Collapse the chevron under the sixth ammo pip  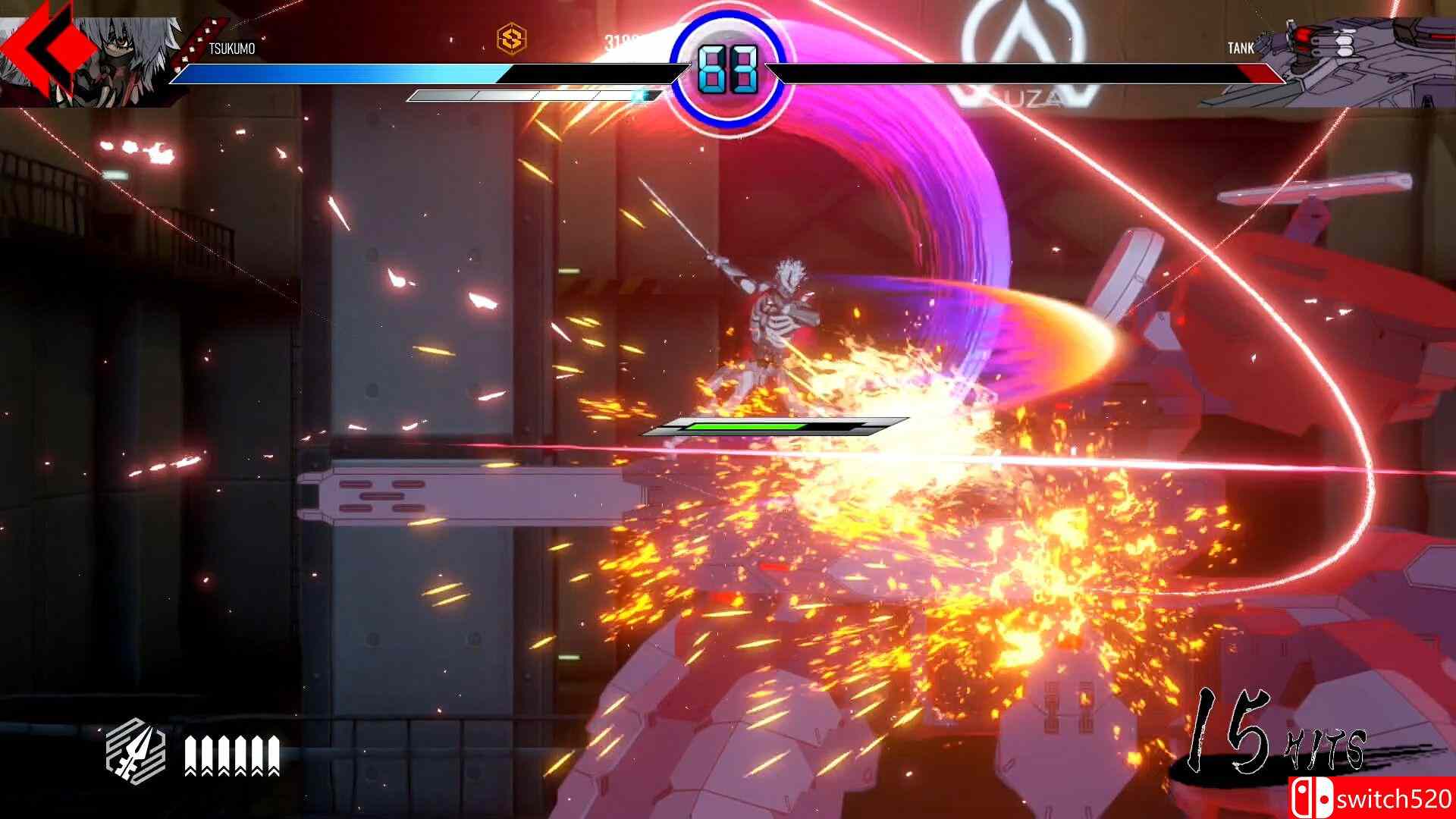pyautogui.click(x=274, y=773)
